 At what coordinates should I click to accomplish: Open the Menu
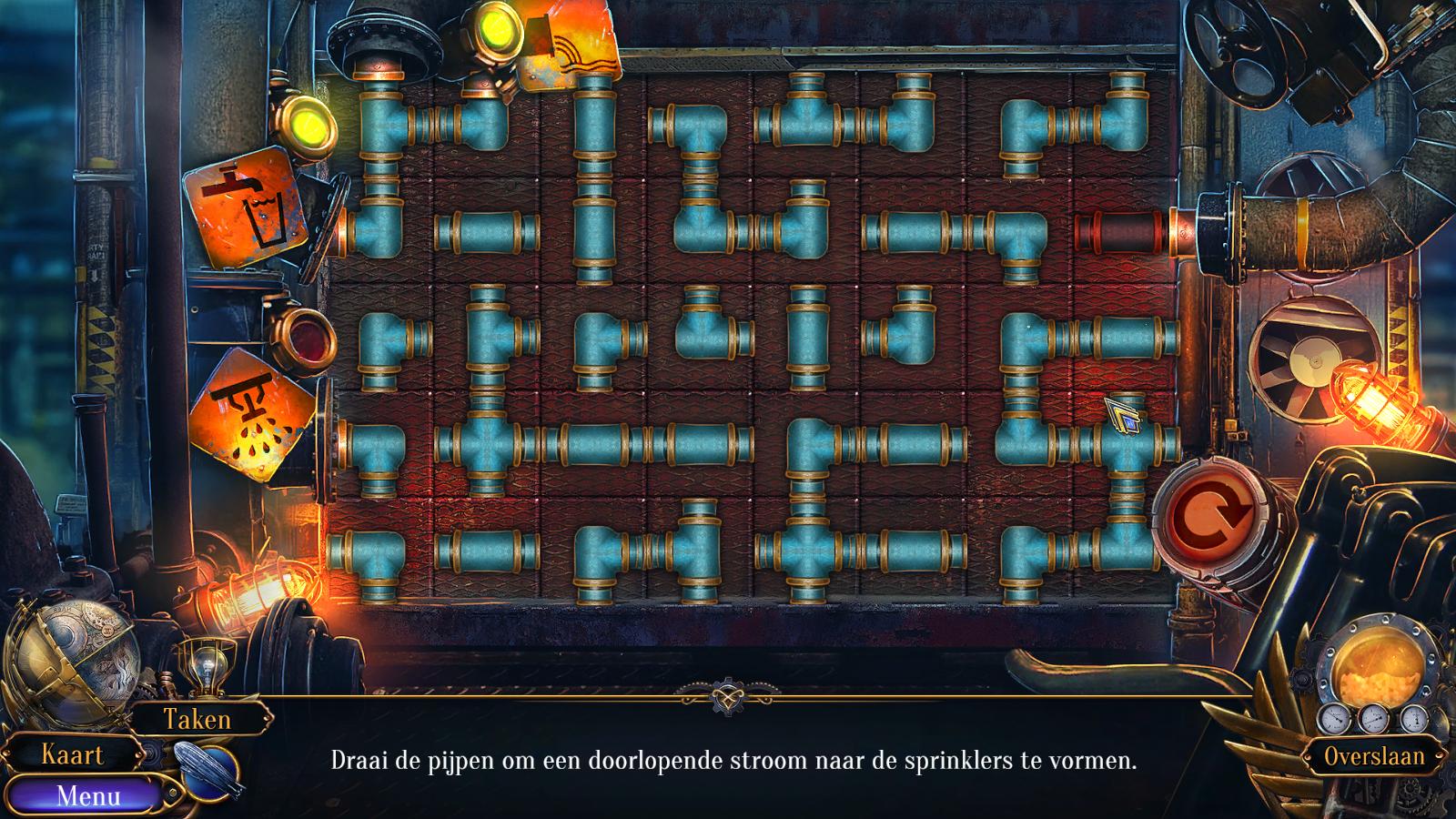[x=87, y=796]
